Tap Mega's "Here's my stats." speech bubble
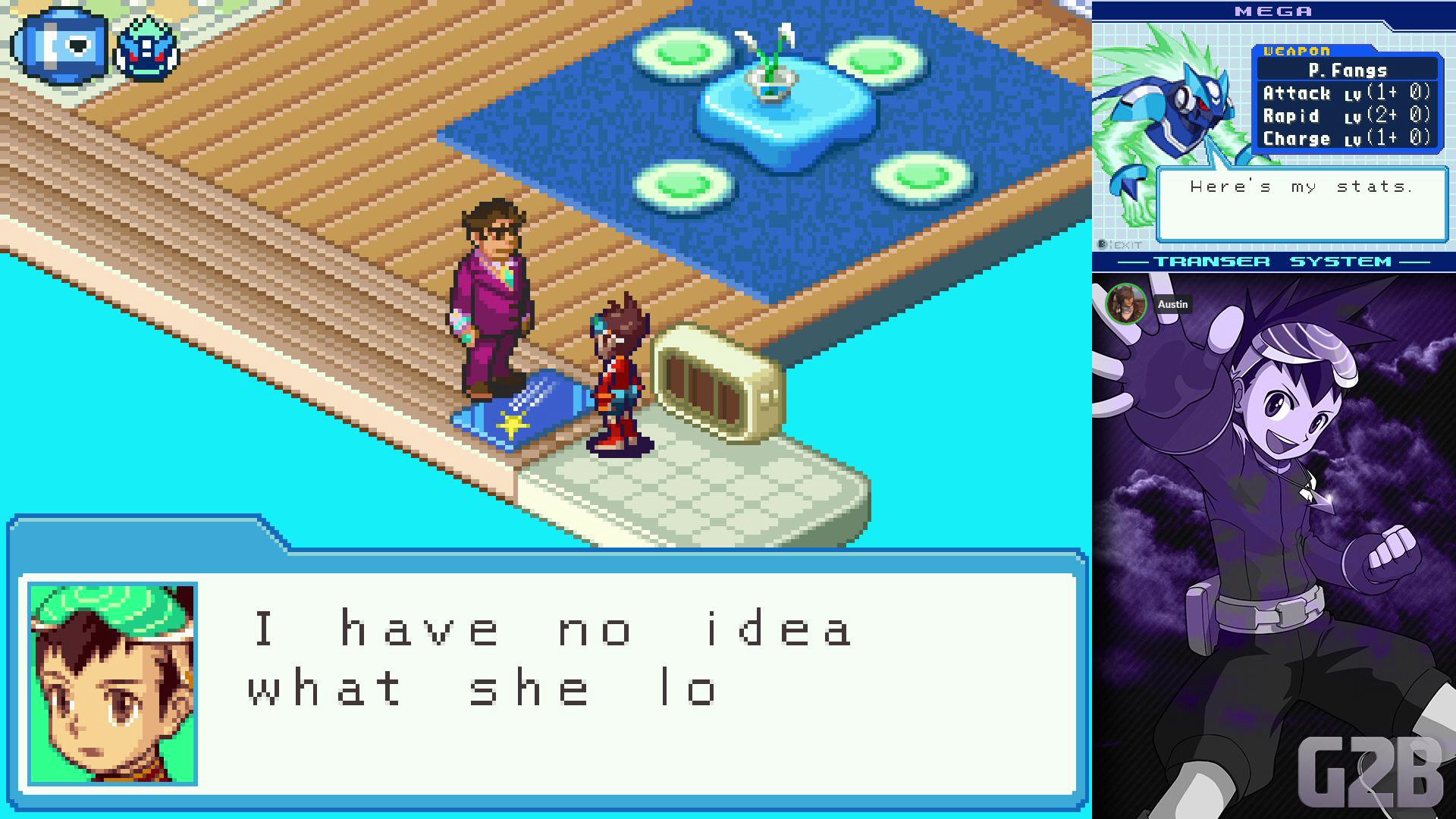The height and width of the screenshot is (819, 1456). [x=1301, y=205]
